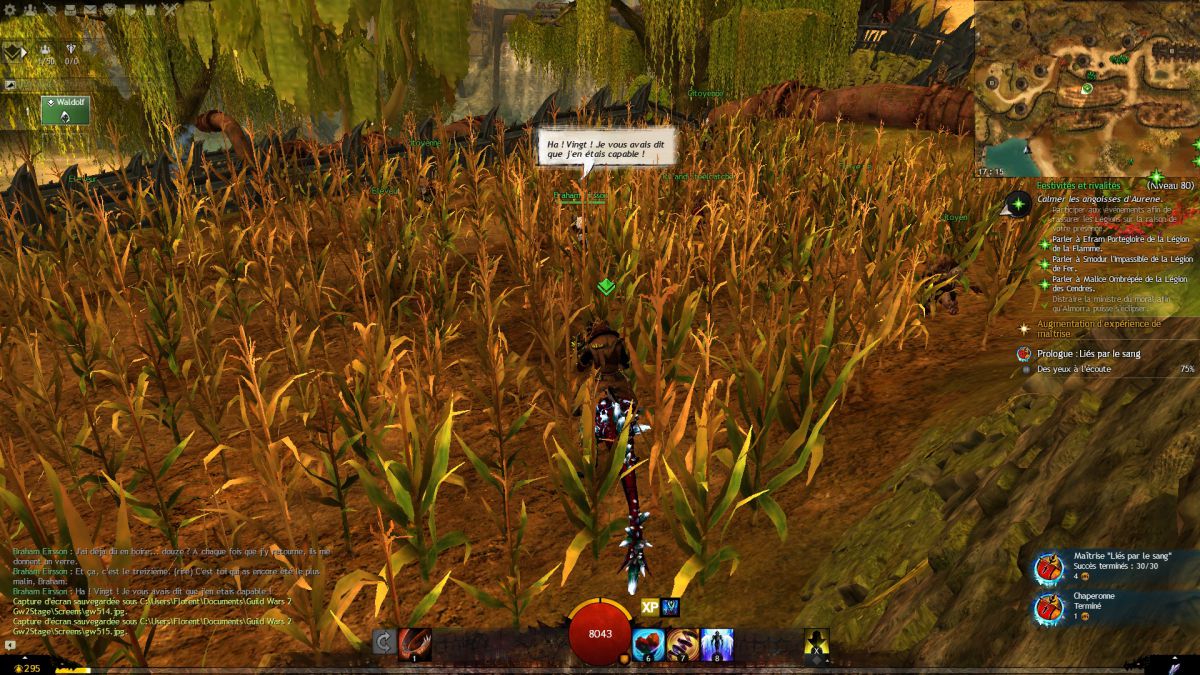Image resolution: width=1200 pixels, height=675 pixels.
Task: Click the weapon swap arrow button
Action: pos(382,642)
